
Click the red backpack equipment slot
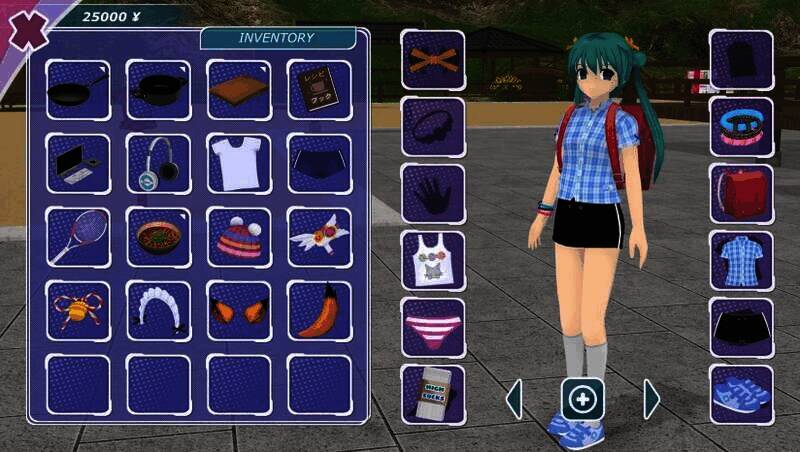click(741, 193)
